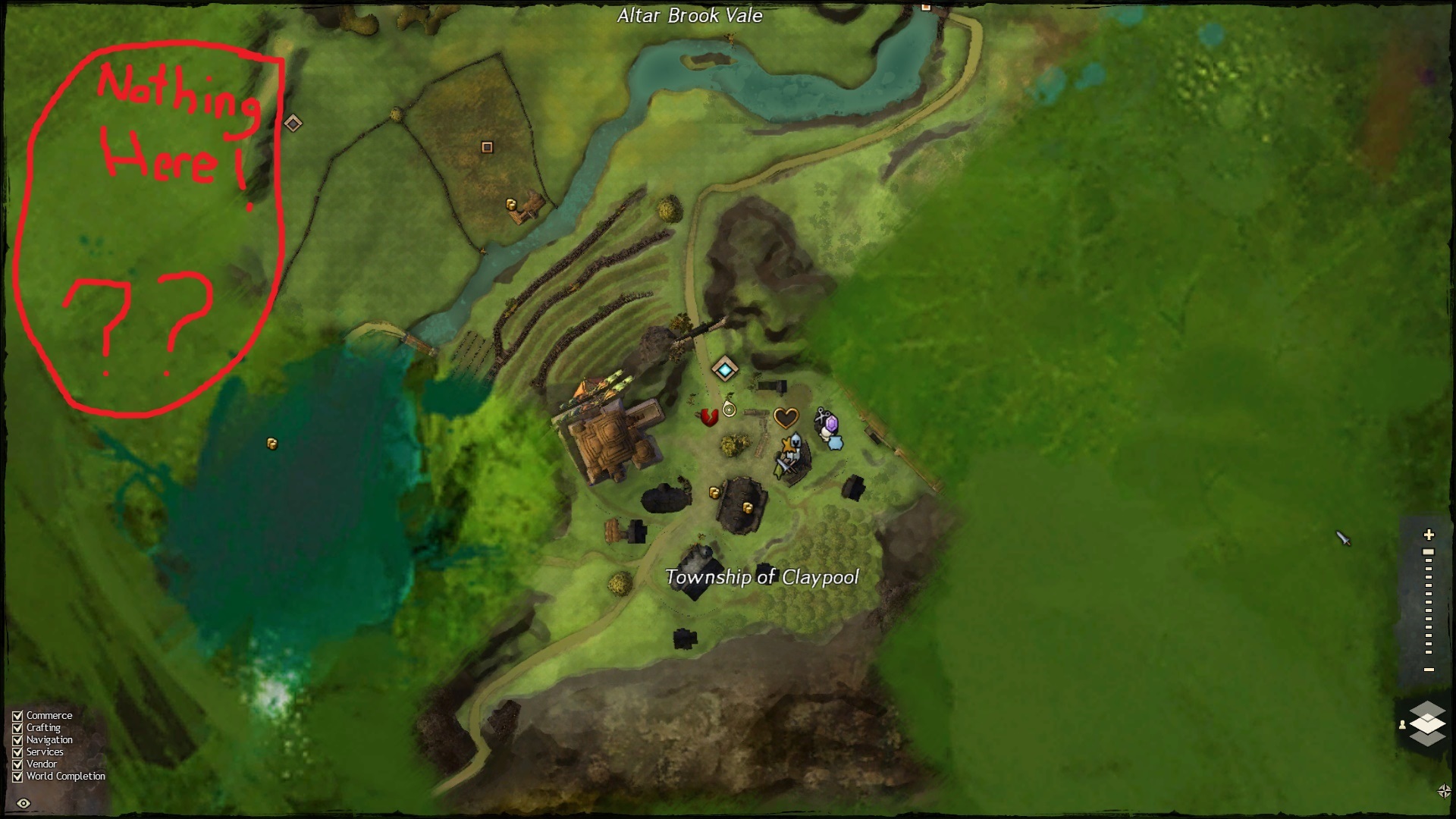The width and height of the screenshot is (1456, 819).
Task: Select the red broken-heart repair icon
Action: pos(708,416)
